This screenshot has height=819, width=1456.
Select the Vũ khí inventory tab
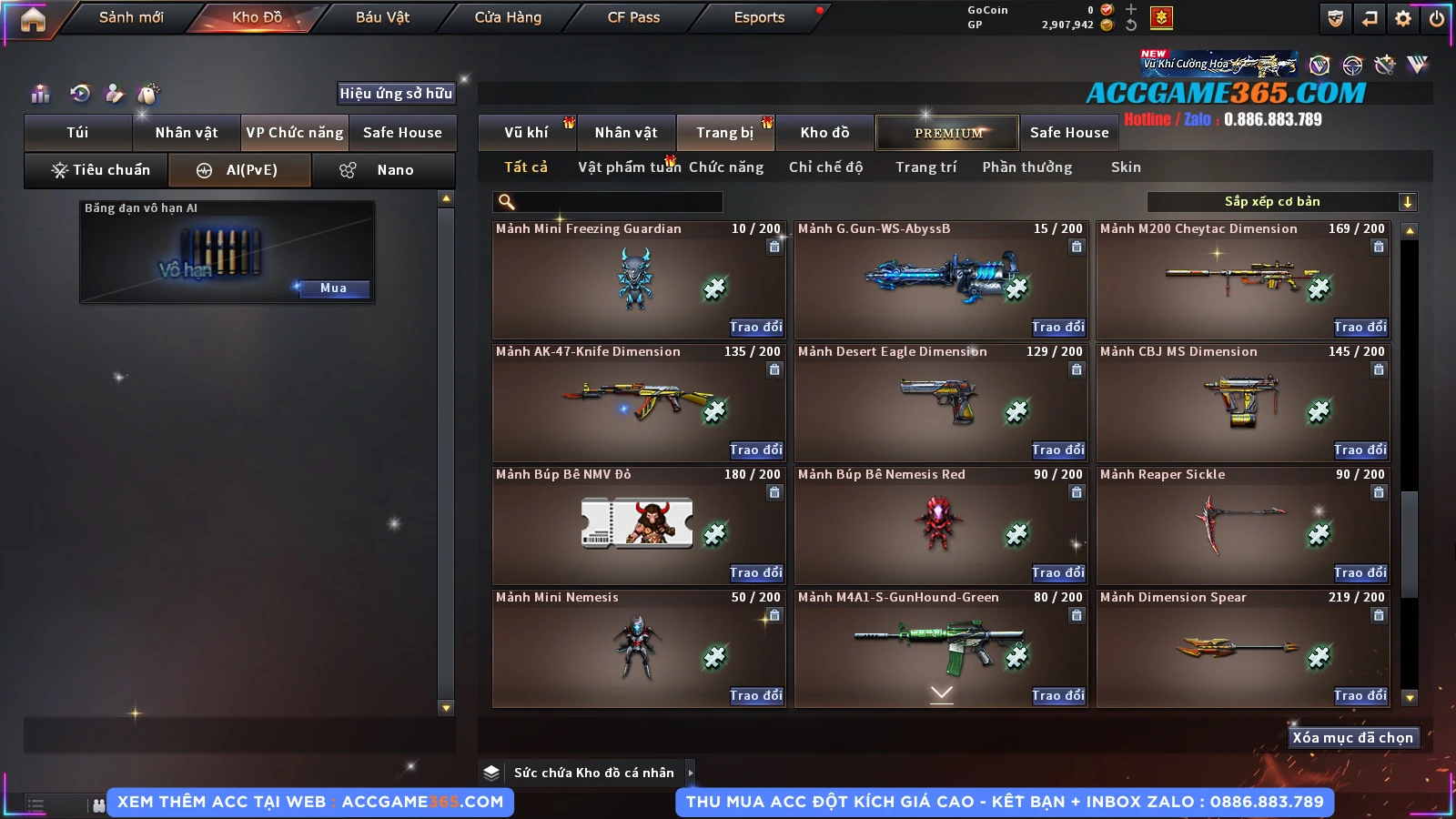click(526, 133)
